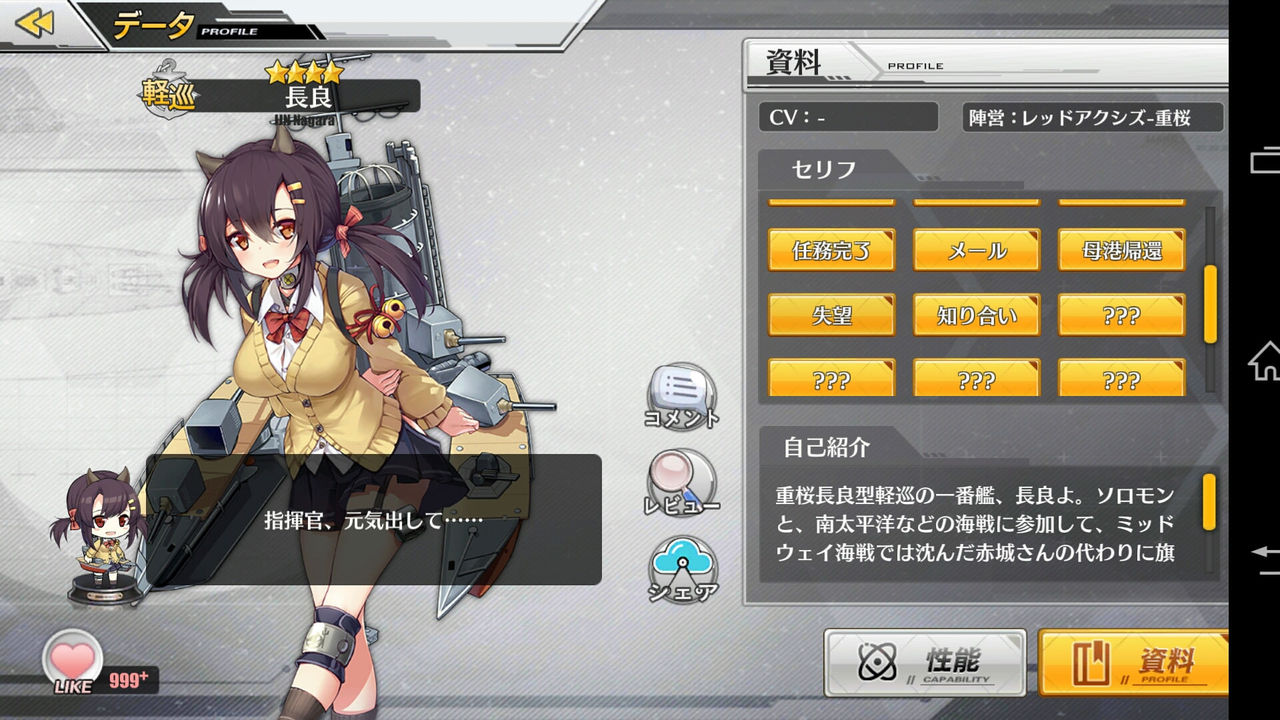Play the メール voice line
This screenshot has height=720, width=1280.
pos(976,251)
